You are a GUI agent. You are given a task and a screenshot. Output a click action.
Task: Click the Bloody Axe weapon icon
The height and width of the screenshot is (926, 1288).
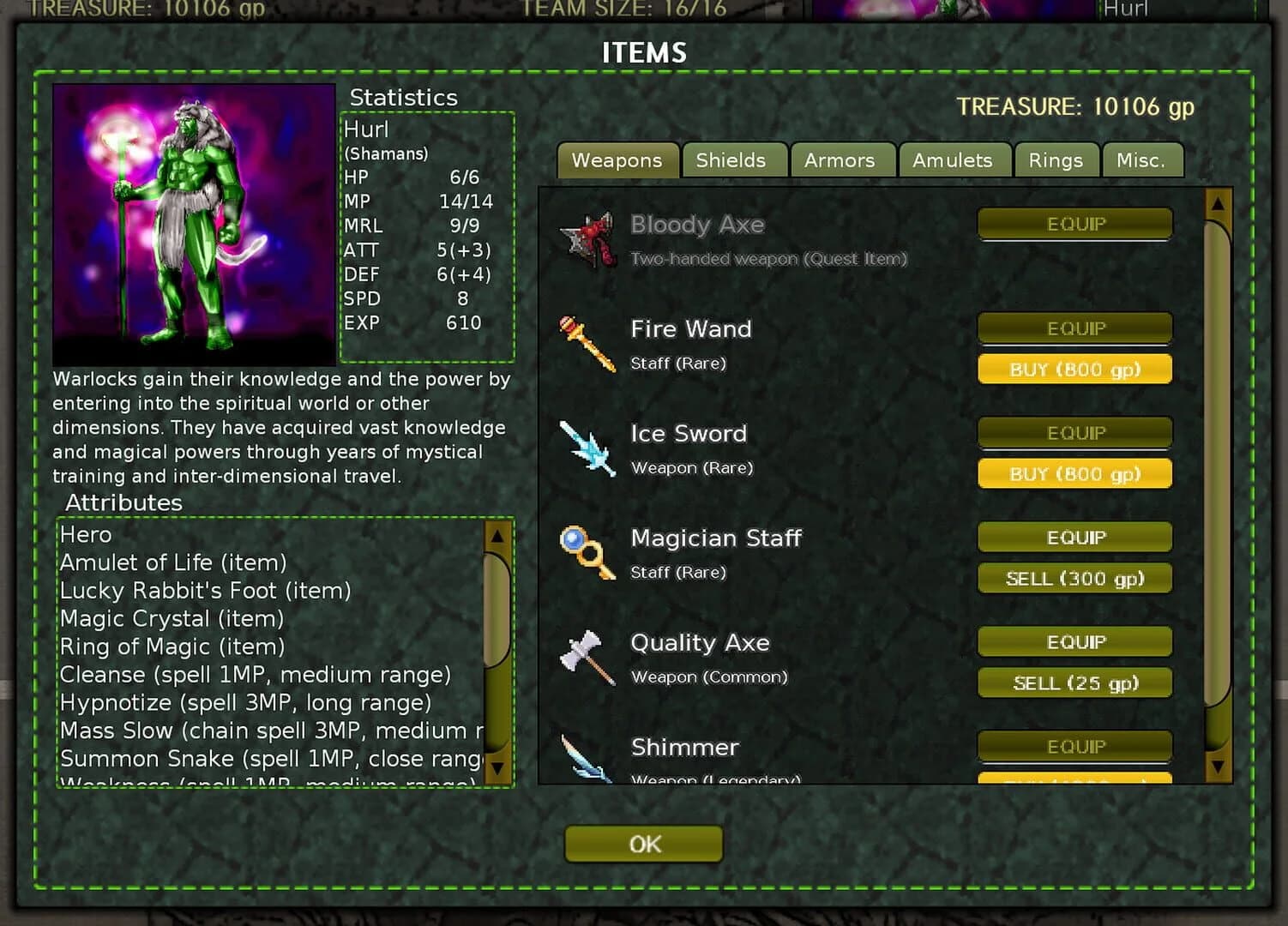587,241
